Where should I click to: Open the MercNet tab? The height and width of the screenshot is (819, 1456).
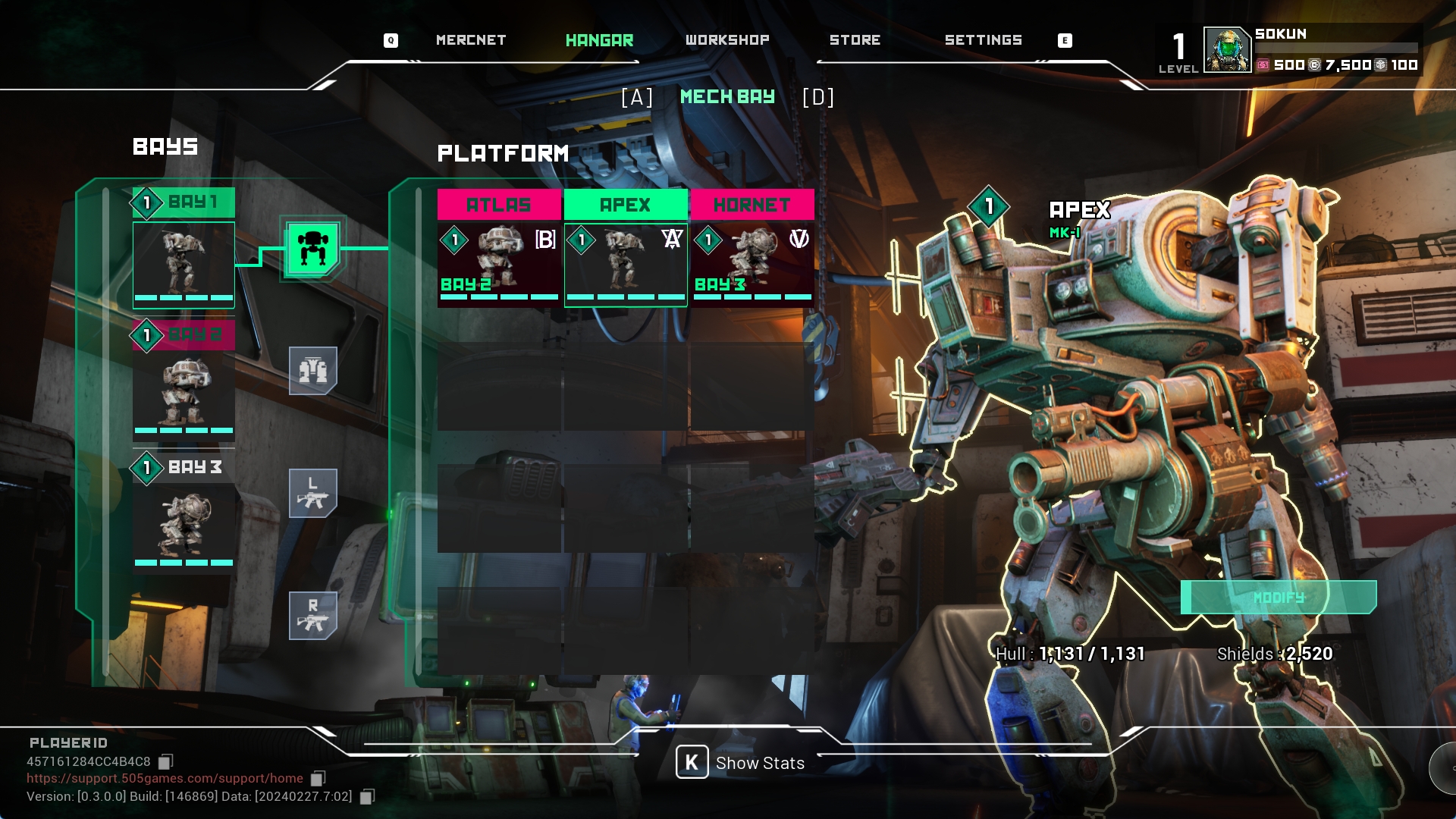point(470,40)
